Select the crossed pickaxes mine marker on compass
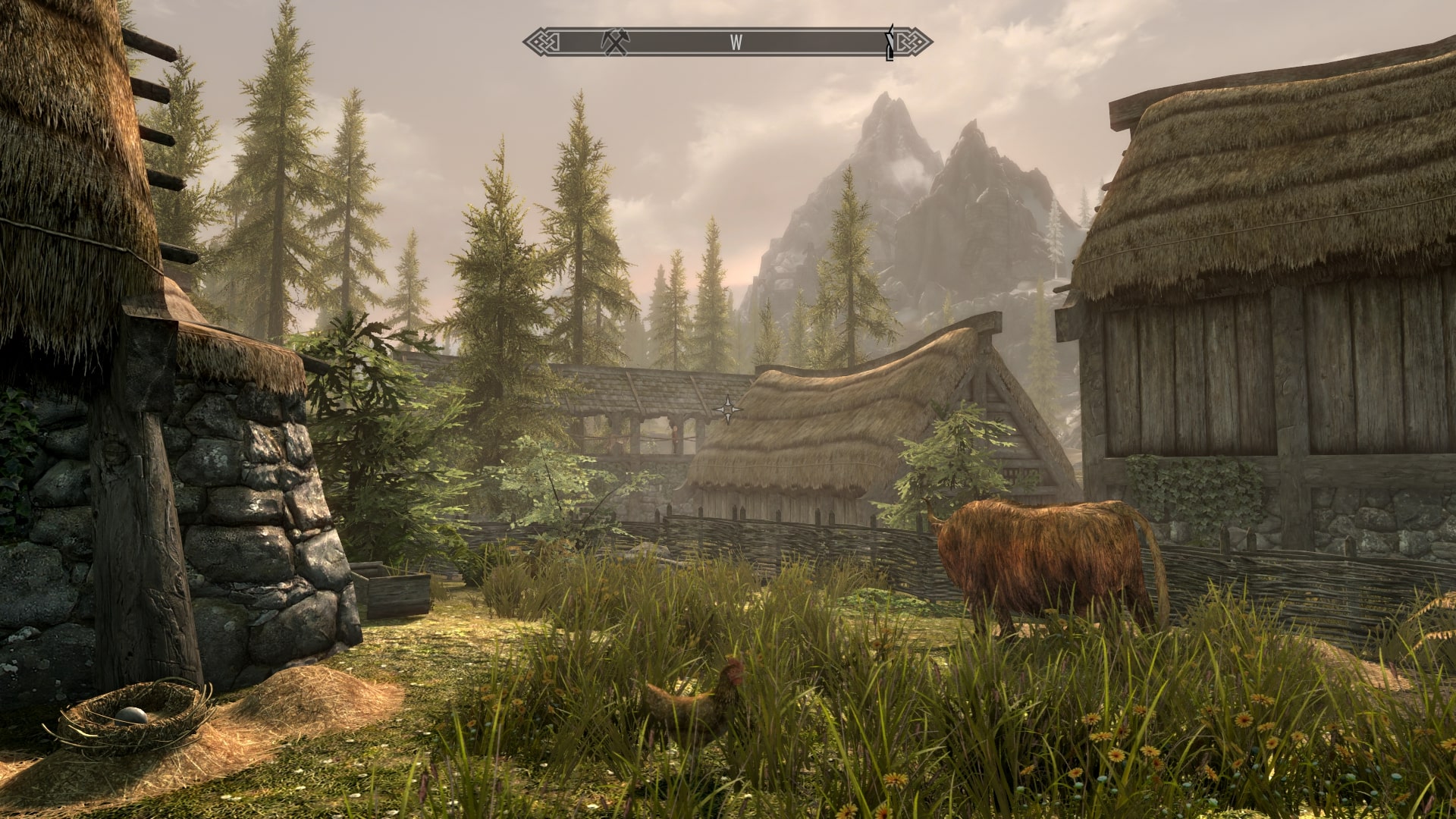The width and height of the screenshot is (1456, 819). pos(615,42)
